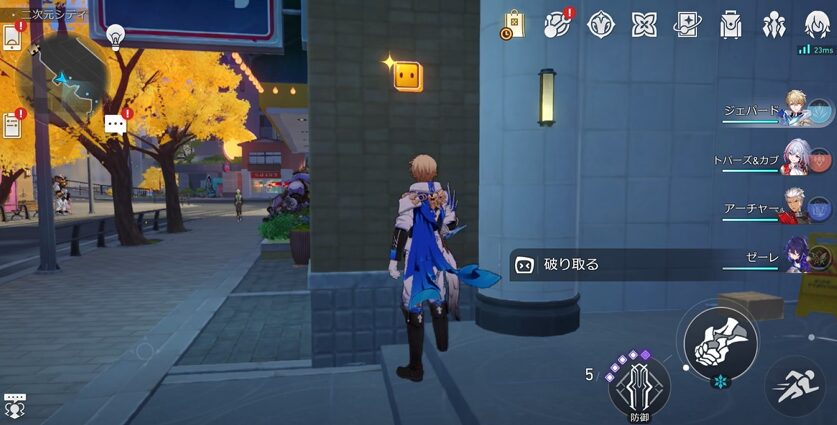Open the shopping bag store icon
This screenshot has width=837, height=425.
[x=513, y=24]
